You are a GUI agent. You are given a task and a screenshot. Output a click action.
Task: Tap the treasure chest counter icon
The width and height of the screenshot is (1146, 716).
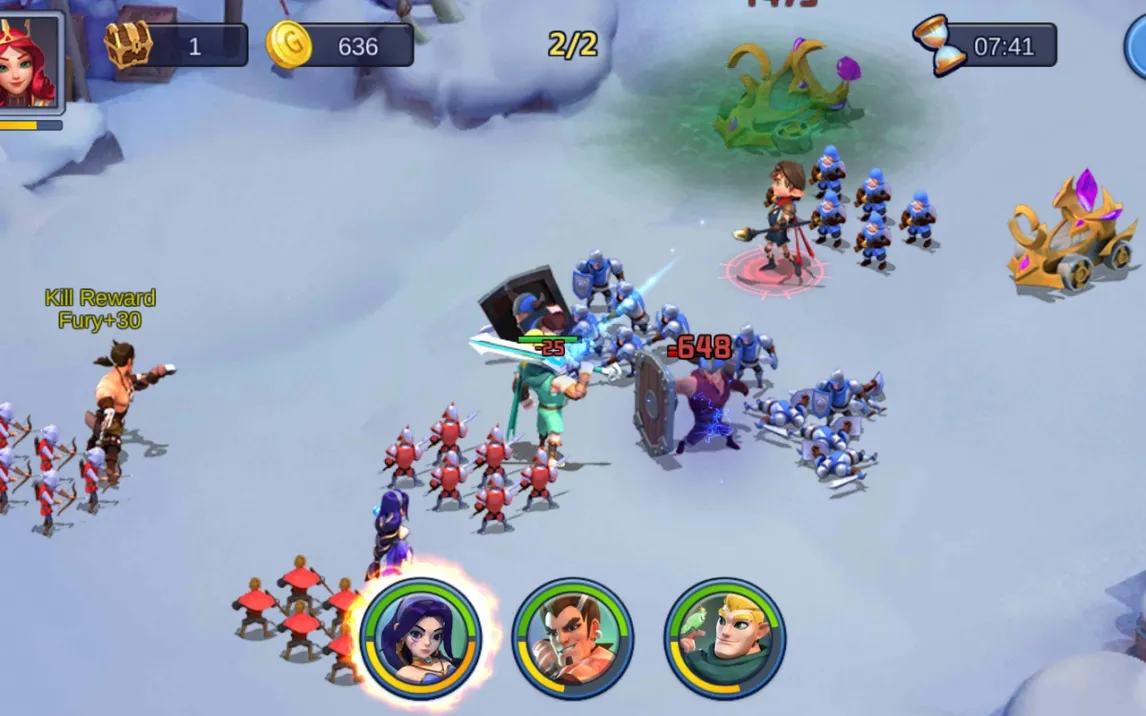pos(129,45)
